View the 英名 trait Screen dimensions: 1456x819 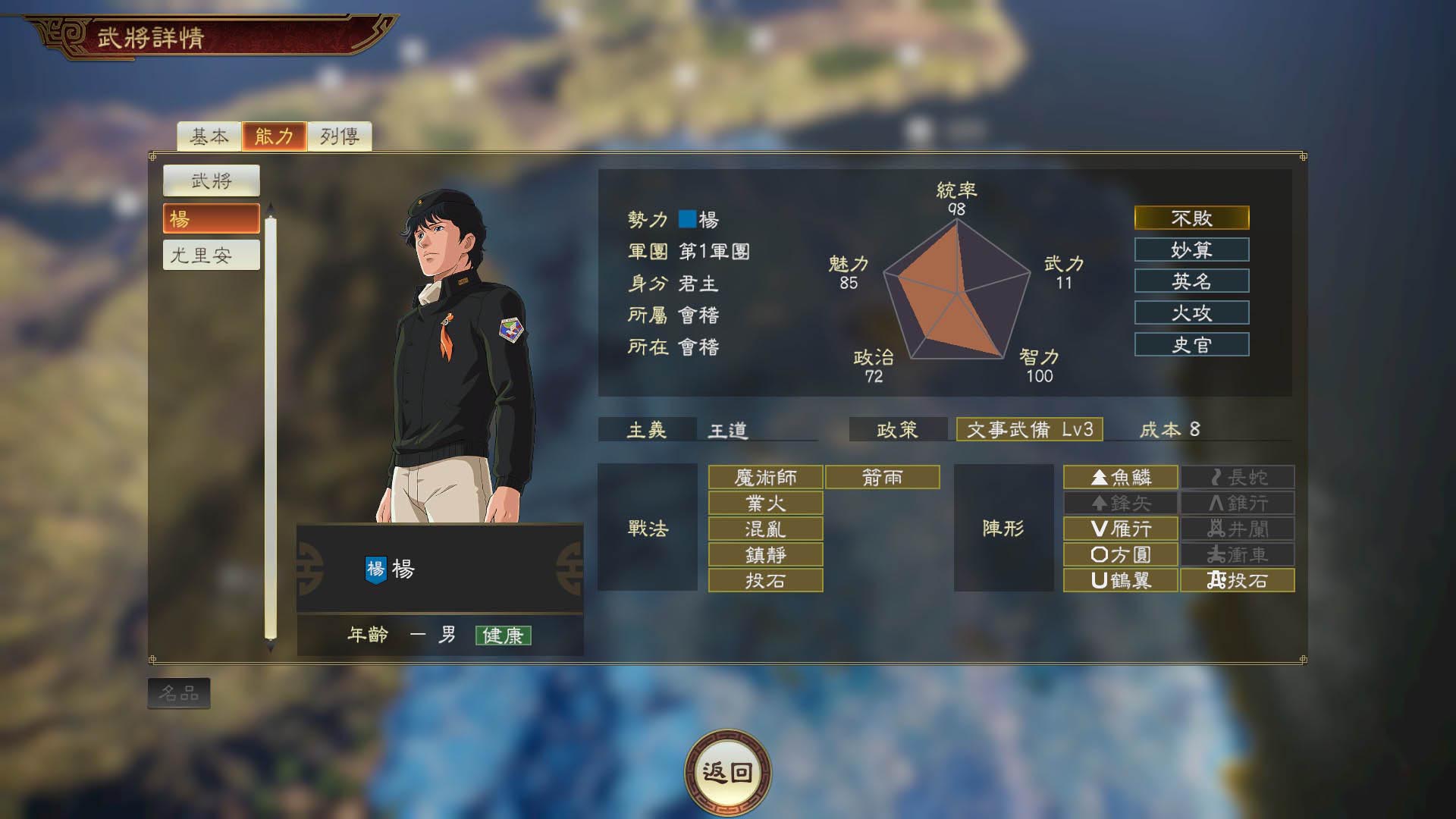tap(1191, 281)
